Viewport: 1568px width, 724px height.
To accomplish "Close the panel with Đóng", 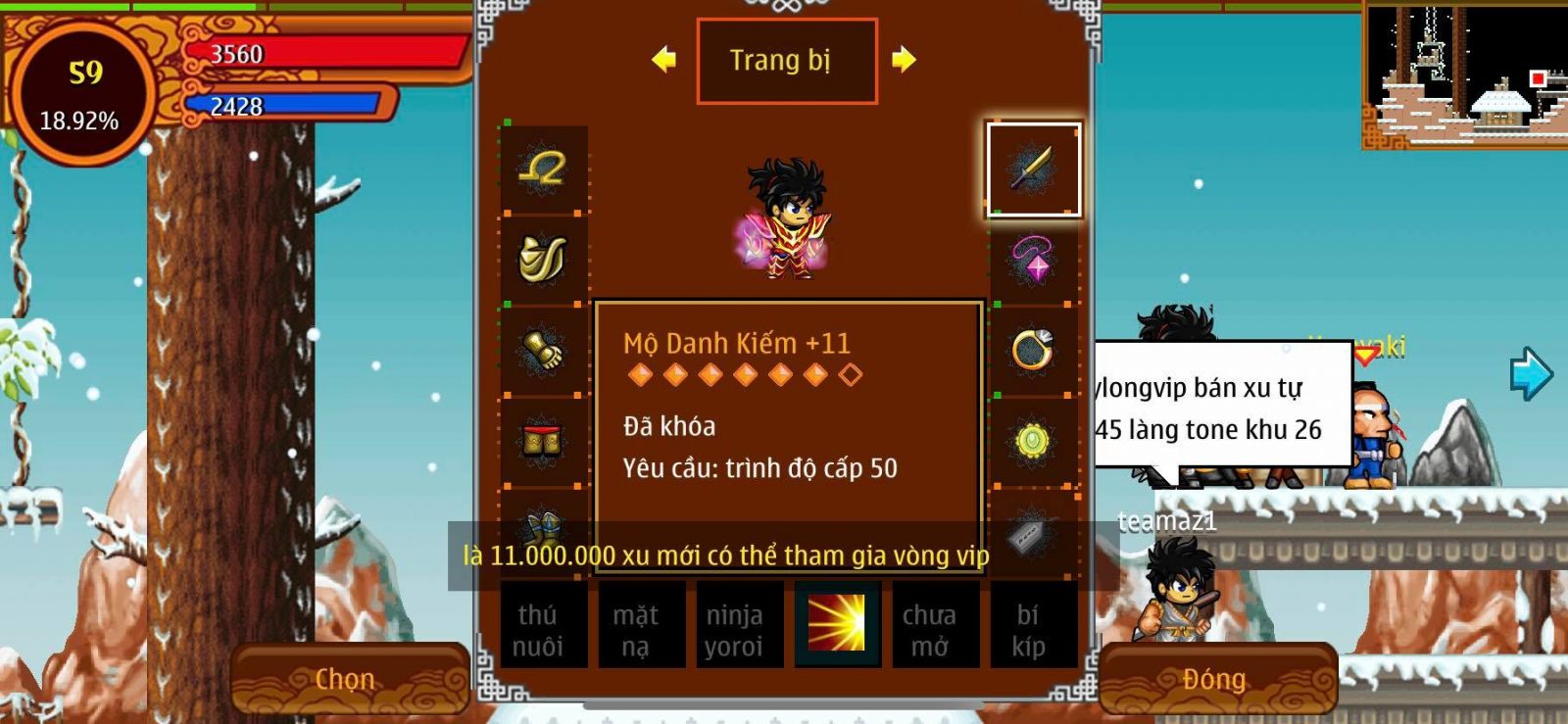I will tap(1215, 679).
